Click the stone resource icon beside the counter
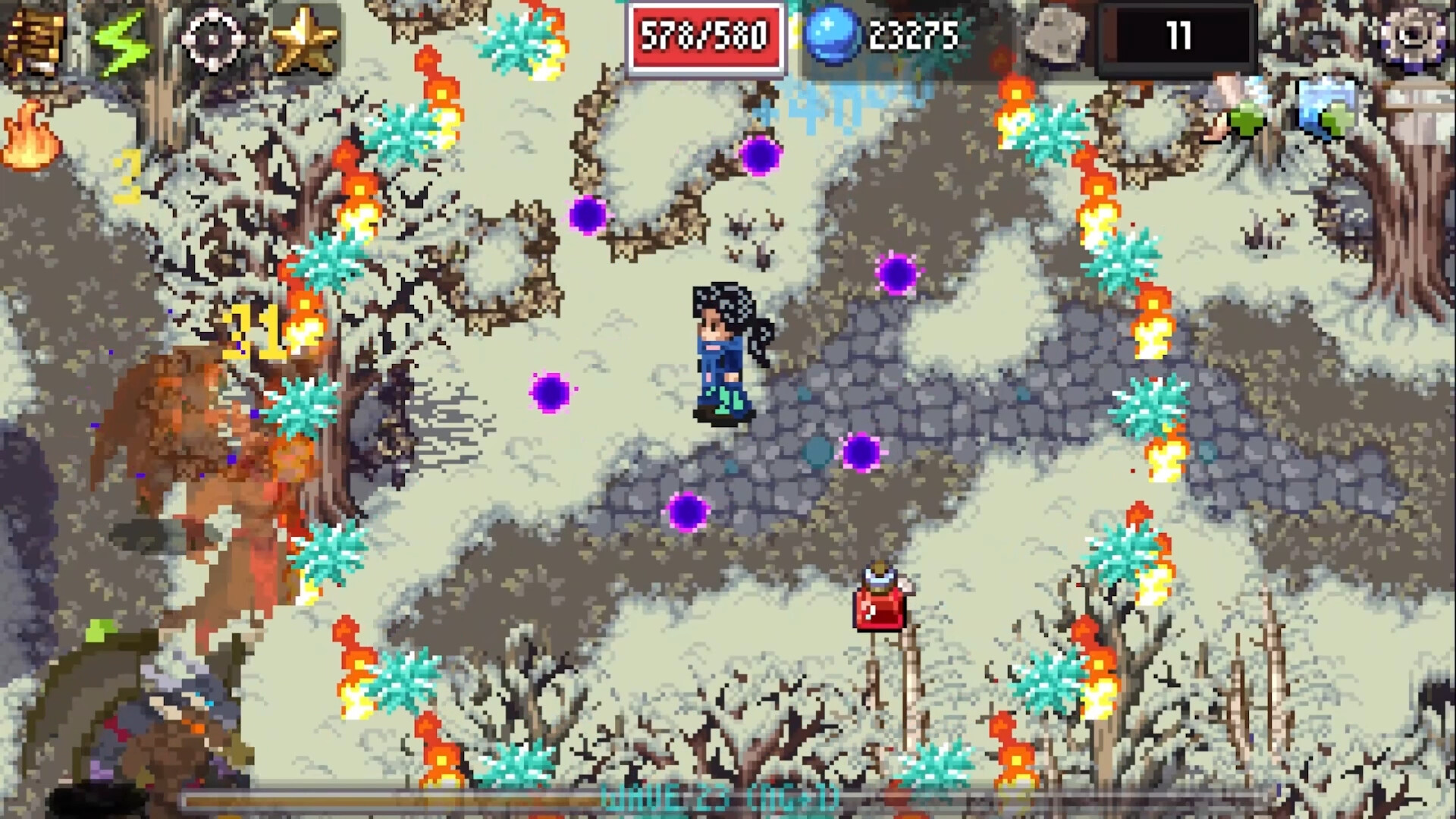 [x=1054, y=34]
